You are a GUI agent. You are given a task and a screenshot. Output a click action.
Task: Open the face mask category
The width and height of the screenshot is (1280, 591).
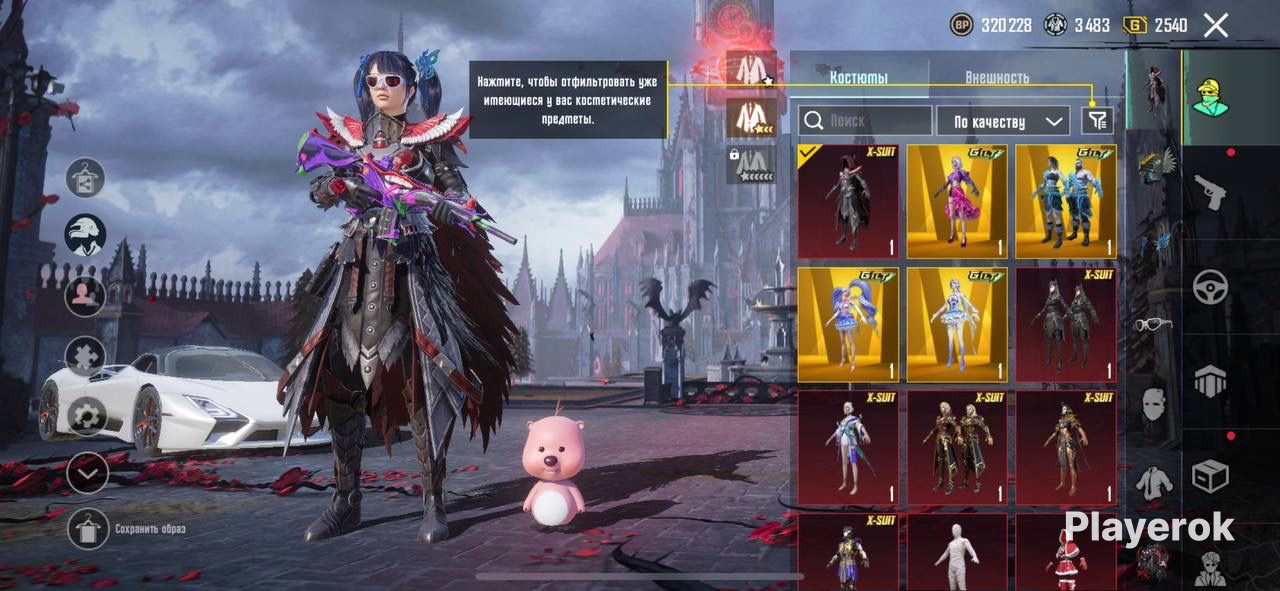1153,403
